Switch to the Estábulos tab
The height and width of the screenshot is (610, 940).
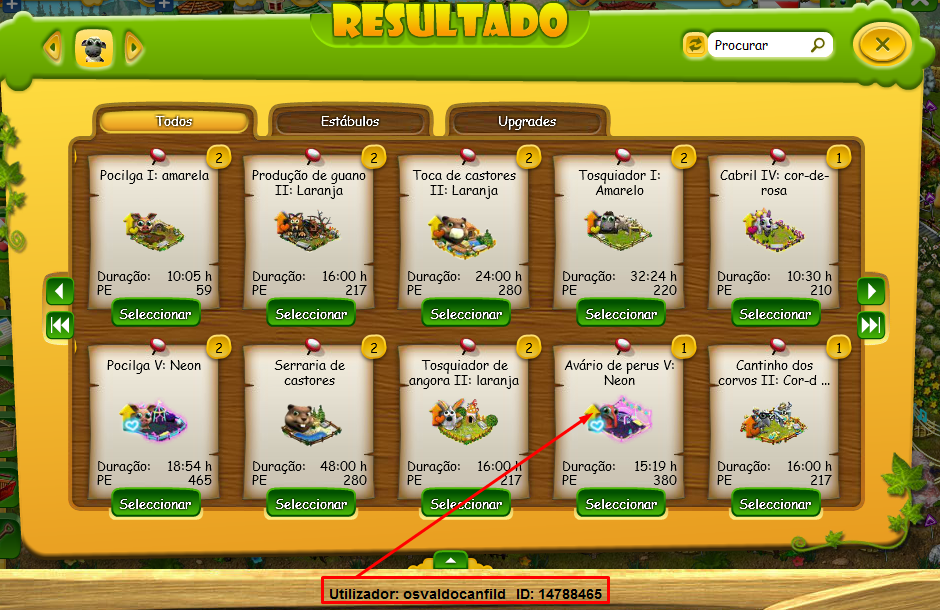[x=350, y=121]
